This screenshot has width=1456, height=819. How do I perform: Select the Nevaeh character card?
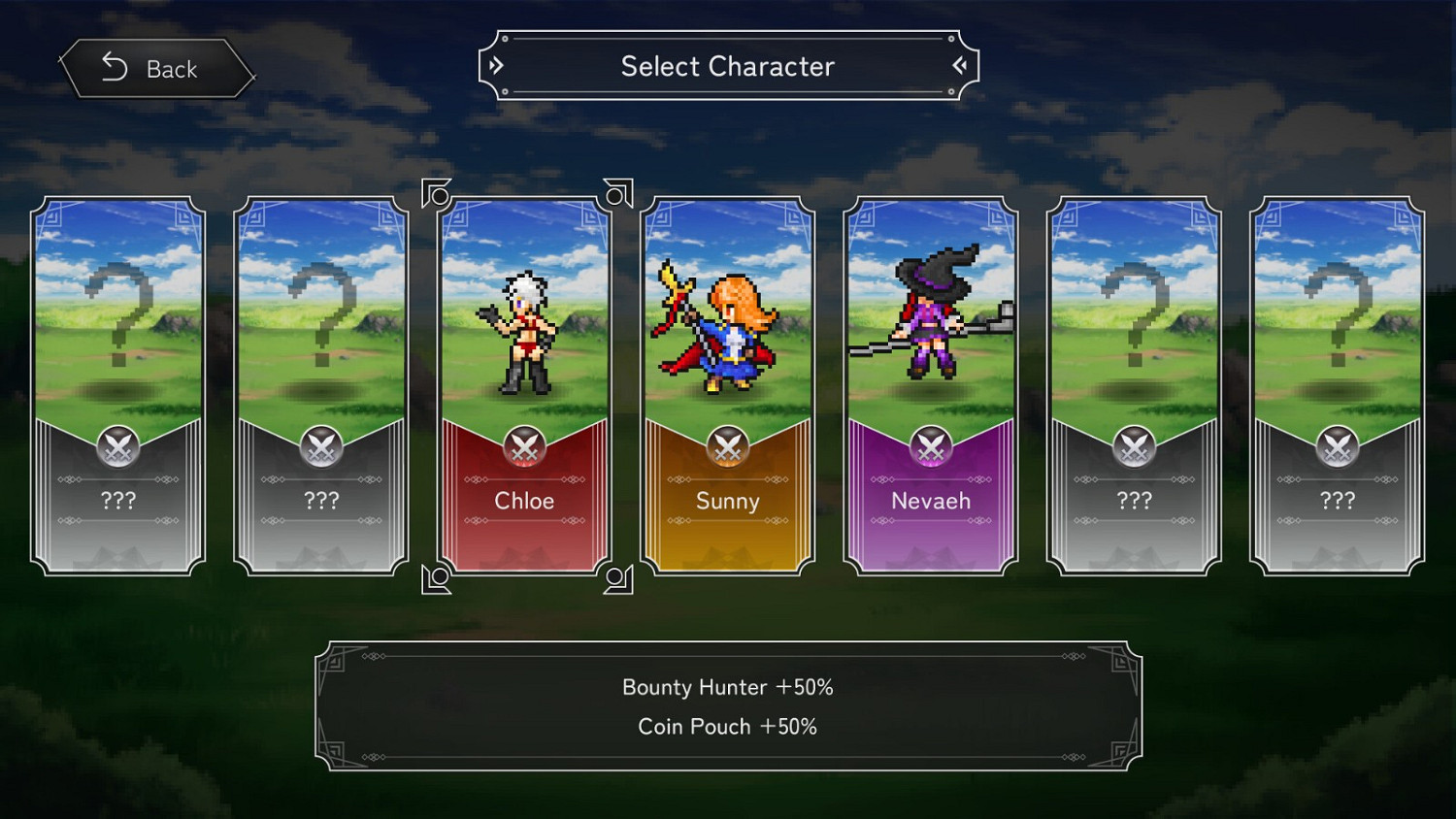point(930,383)
